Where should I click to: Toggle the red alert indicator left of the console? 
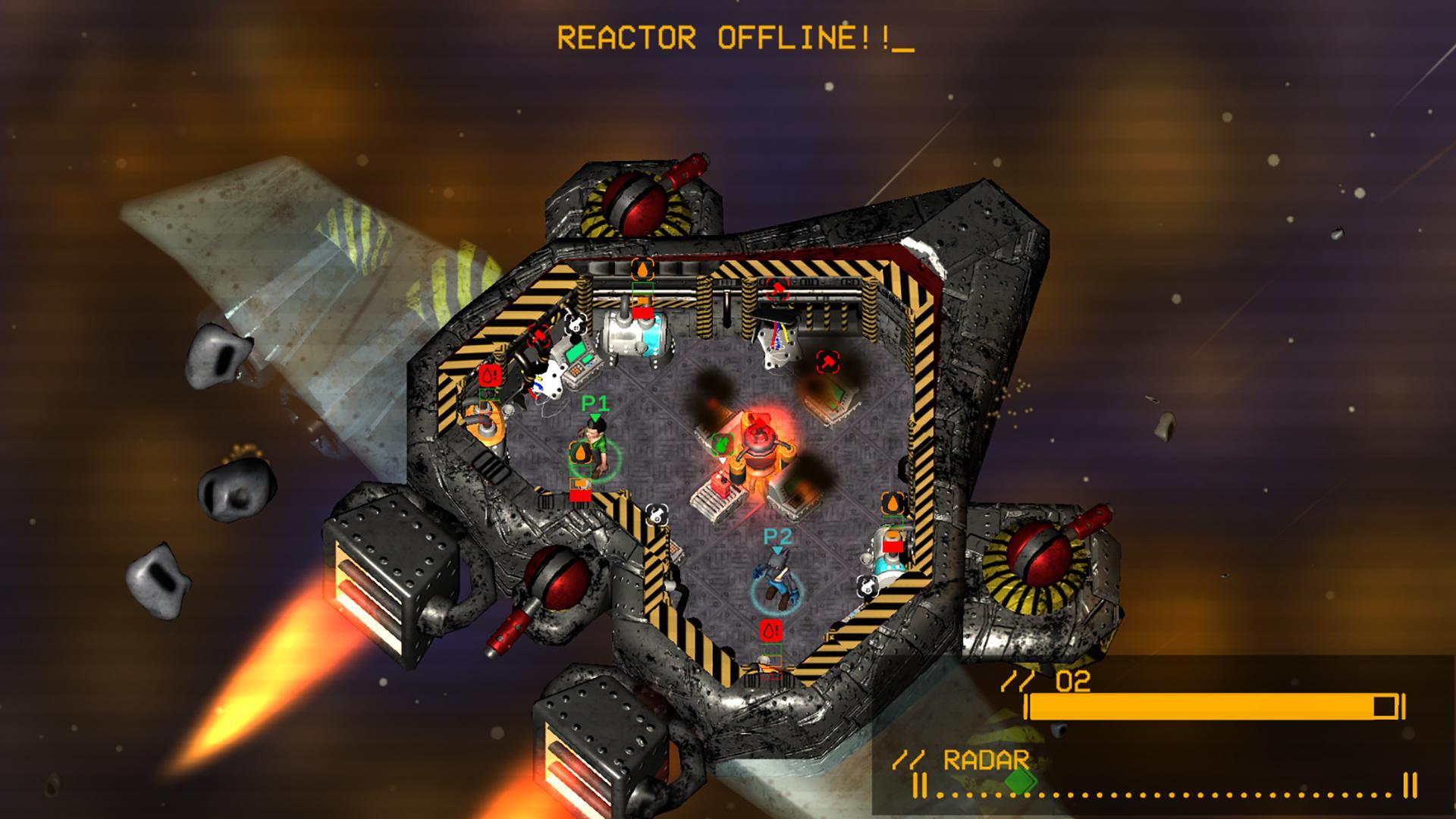click(x=489, y=376)
